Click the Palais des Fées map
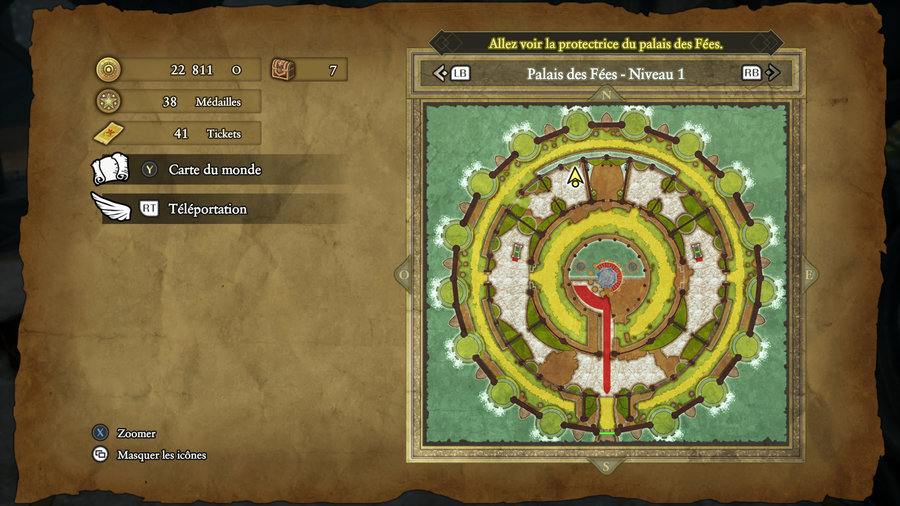This screenshot has height=506, width=900. click(606, 273)
